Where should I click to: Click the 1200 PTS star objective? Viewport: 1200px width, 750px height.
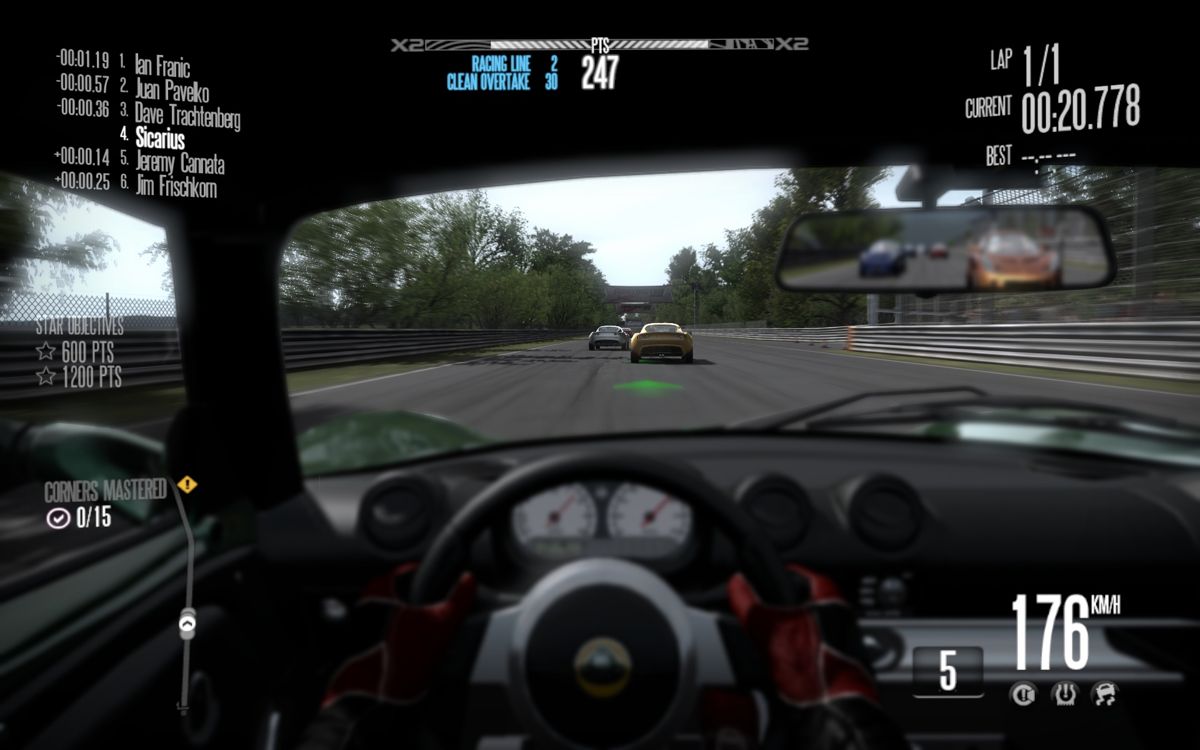pos(79,377)
